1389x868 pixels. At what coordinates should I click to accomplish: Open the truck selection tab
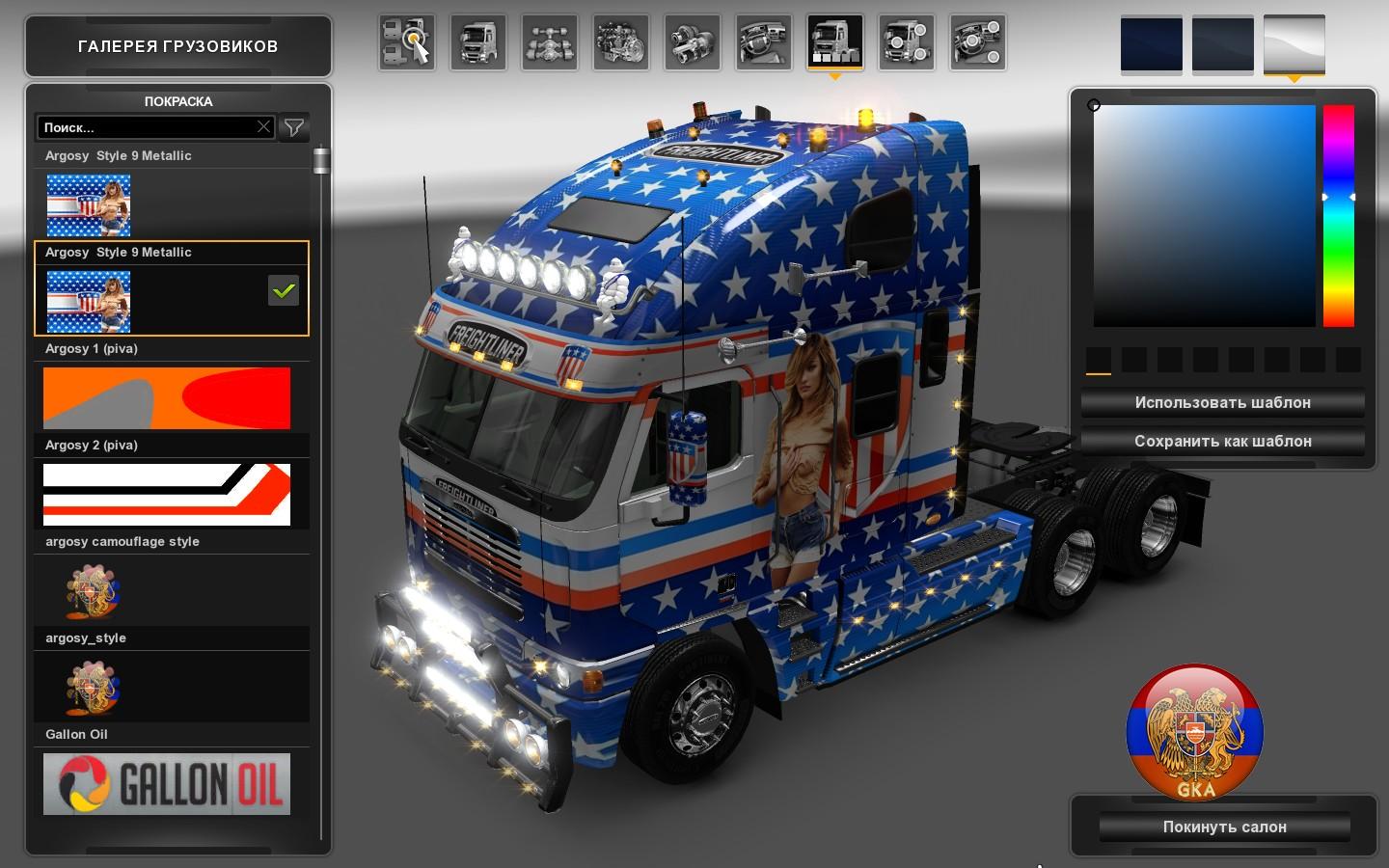click(x=406, y=42)
